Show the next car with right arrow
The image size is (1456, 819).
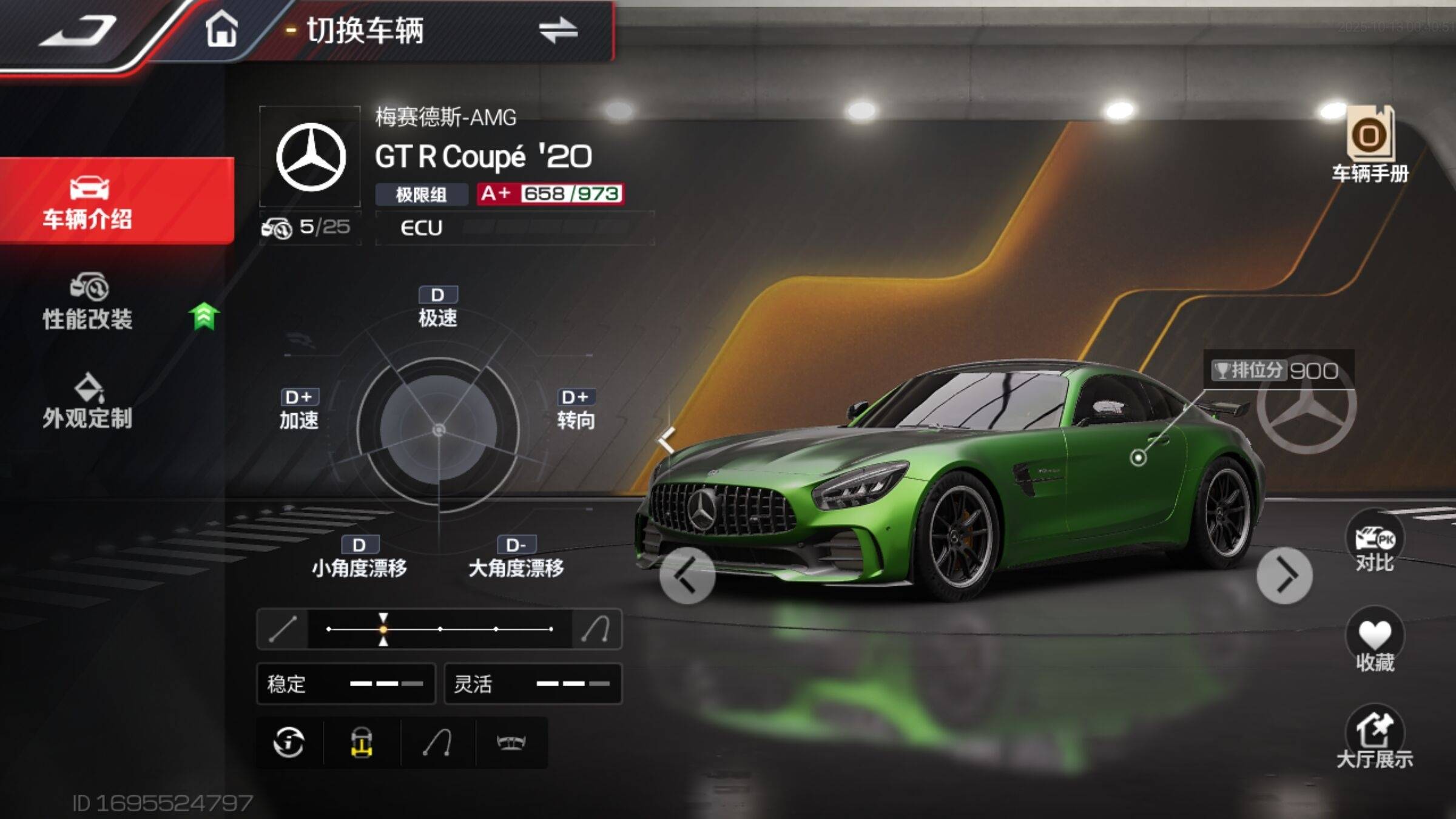1284,575
